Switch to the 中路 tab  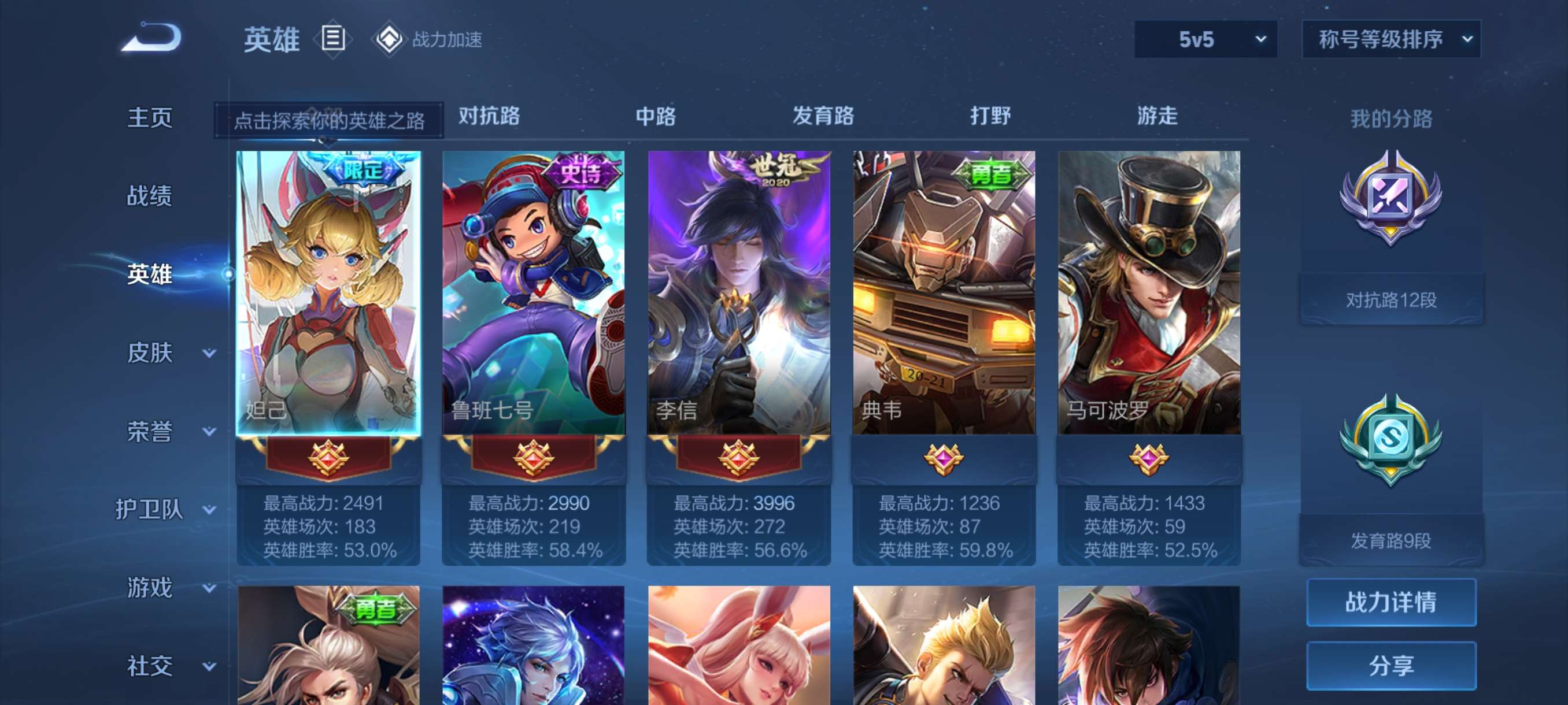tap(656, 116)
